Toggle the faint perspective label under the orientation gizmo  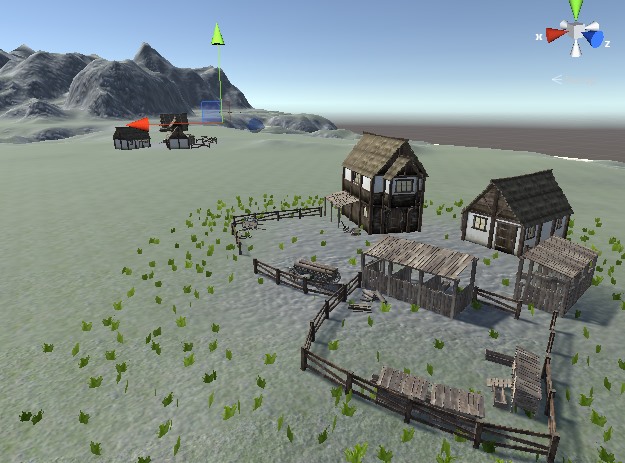click(571, 79)
